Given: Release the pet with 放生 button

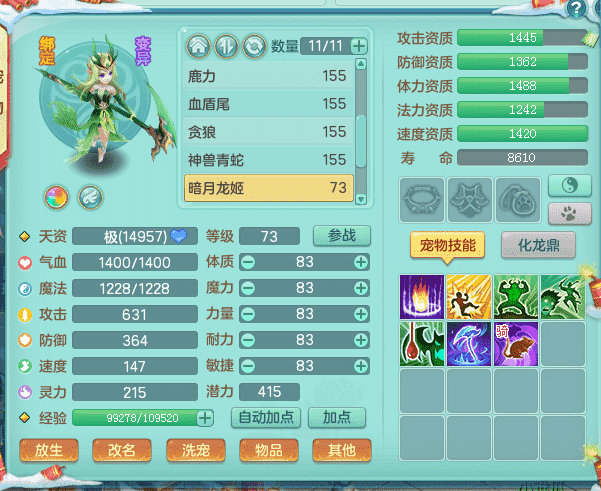Looking at the screenshot, I should point(49,450).
